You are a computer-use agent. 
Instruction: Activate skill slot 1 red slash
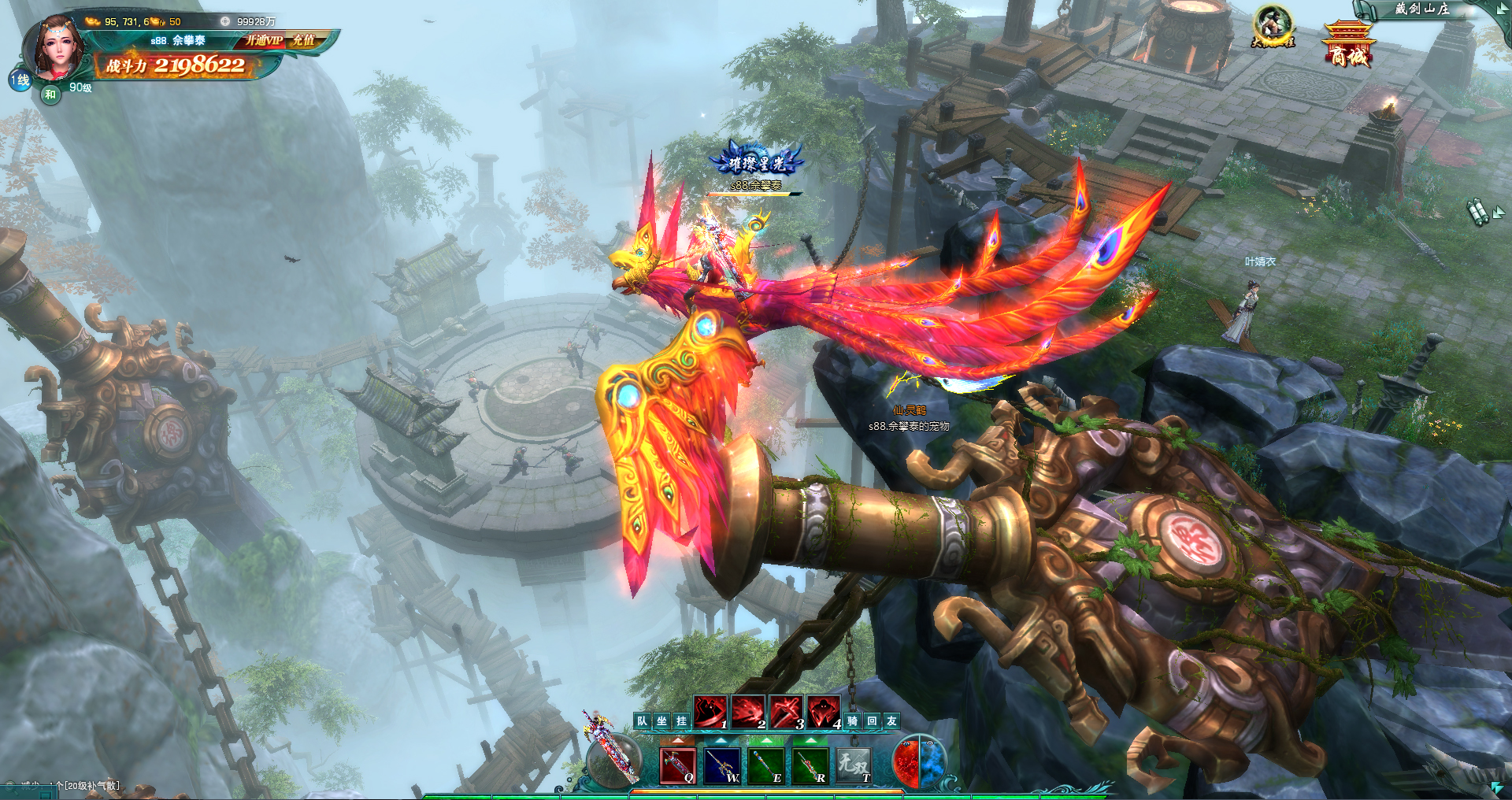[x=710, y=713]
